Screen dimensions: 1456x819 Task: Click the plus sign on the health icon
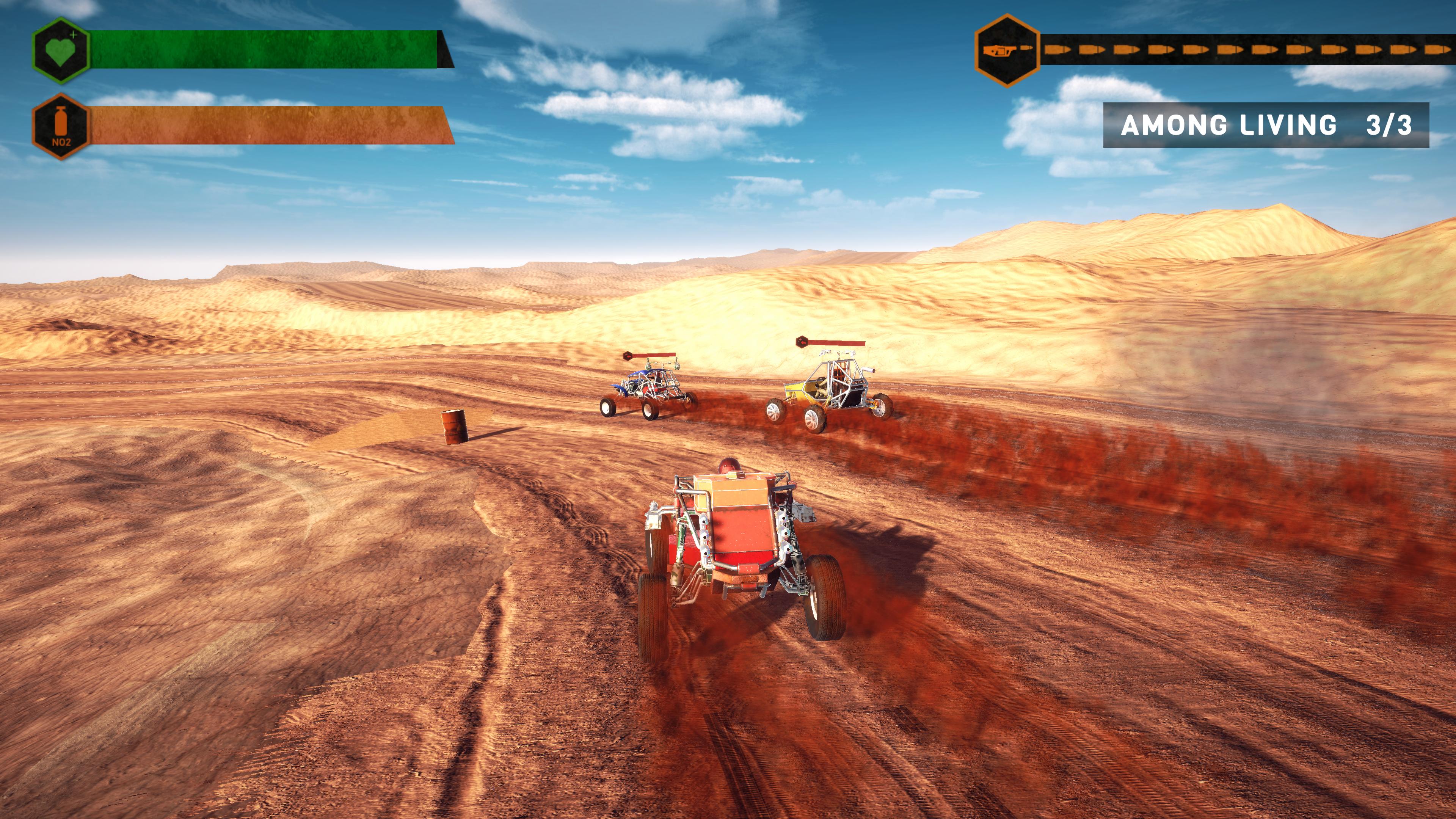[73, 36]
